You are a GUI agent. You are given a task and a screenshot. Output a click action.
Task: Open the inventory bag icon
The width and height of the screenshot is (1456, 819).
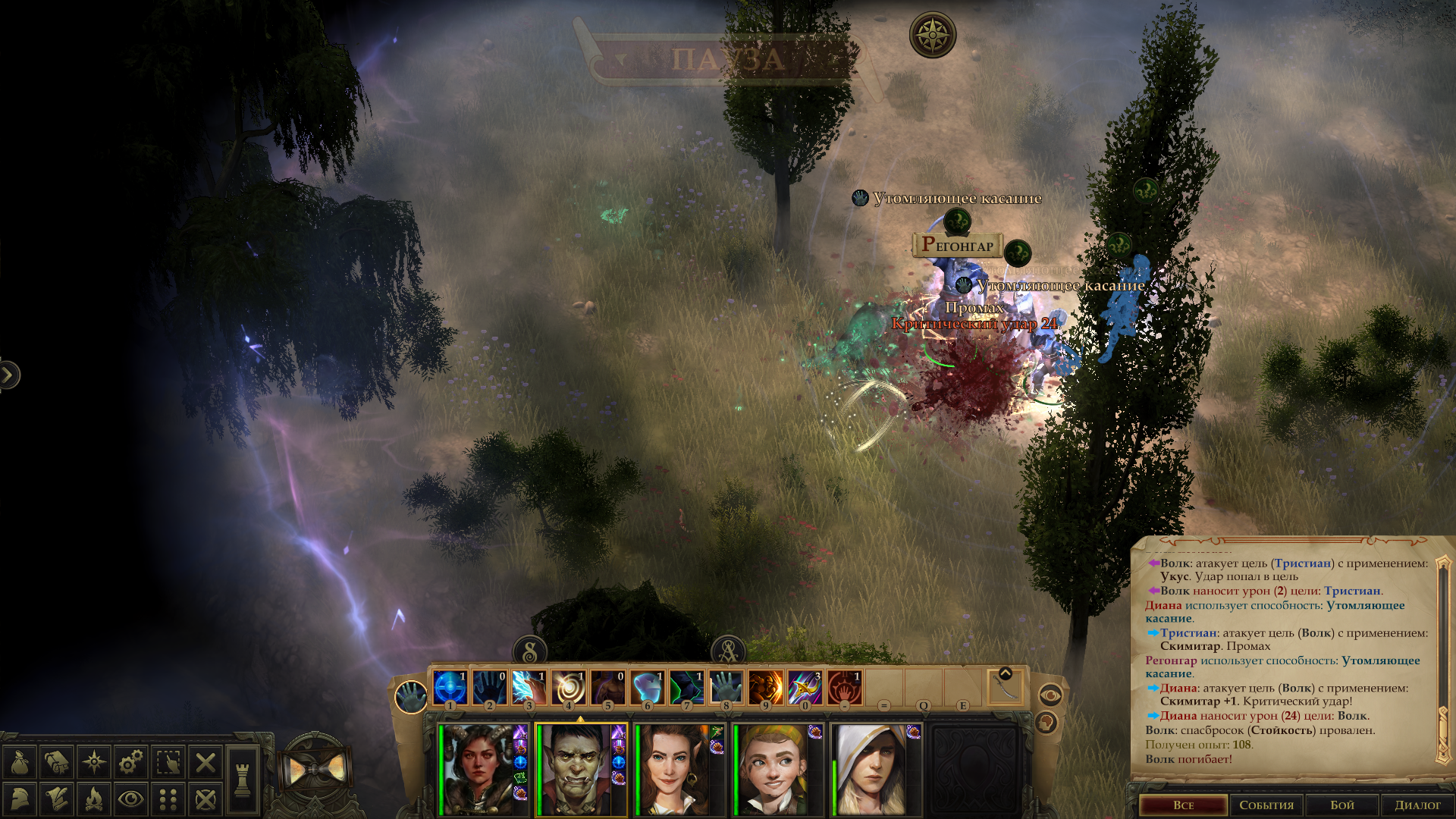coord(20,762)
